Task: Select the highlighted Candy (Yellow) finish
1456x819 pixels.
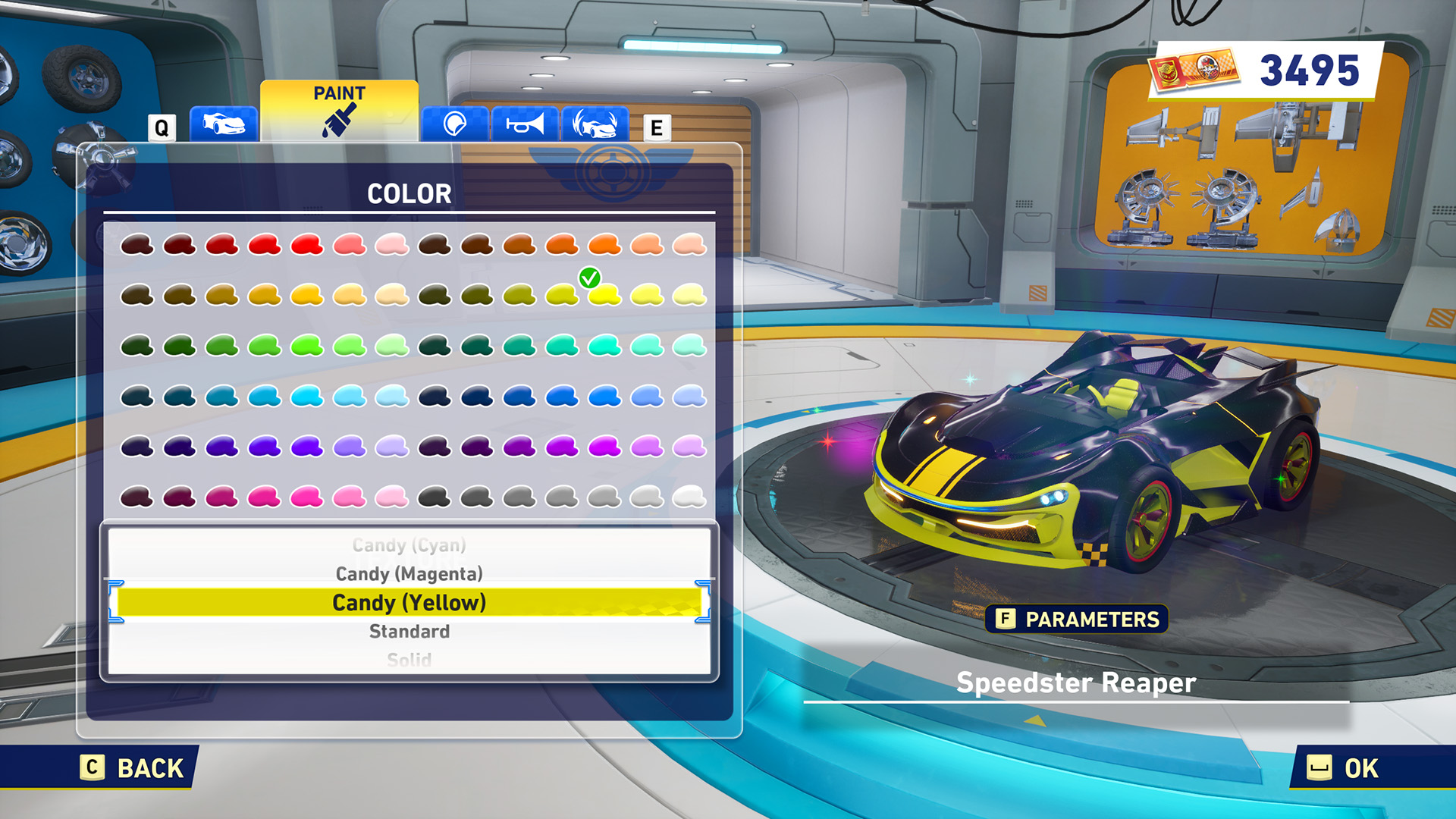Action: [409, 603]
